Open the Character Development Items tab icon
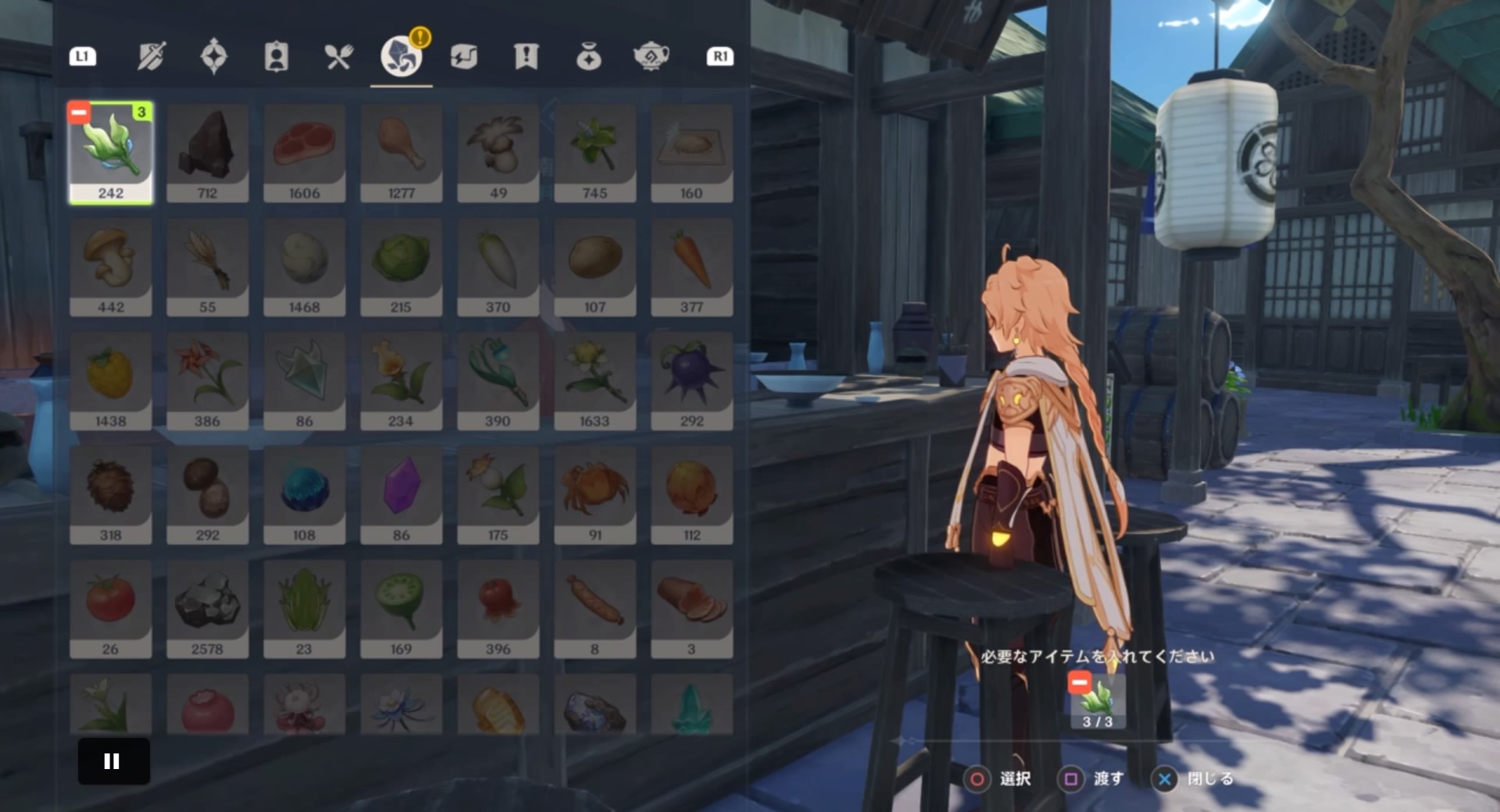 coord(277,55)
